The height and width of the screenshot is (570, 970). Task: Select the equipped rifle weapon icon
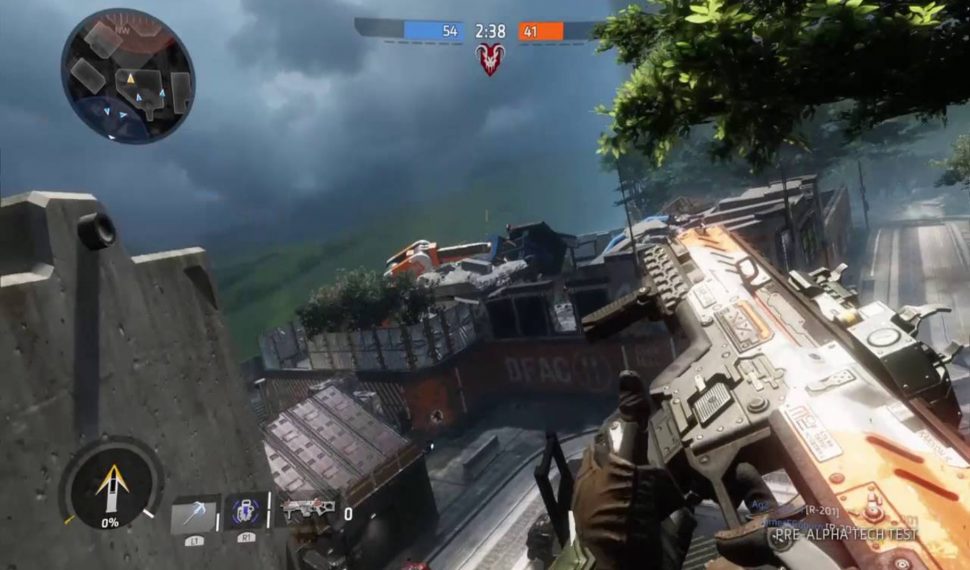pyautogui.click(x=307, y=511)
